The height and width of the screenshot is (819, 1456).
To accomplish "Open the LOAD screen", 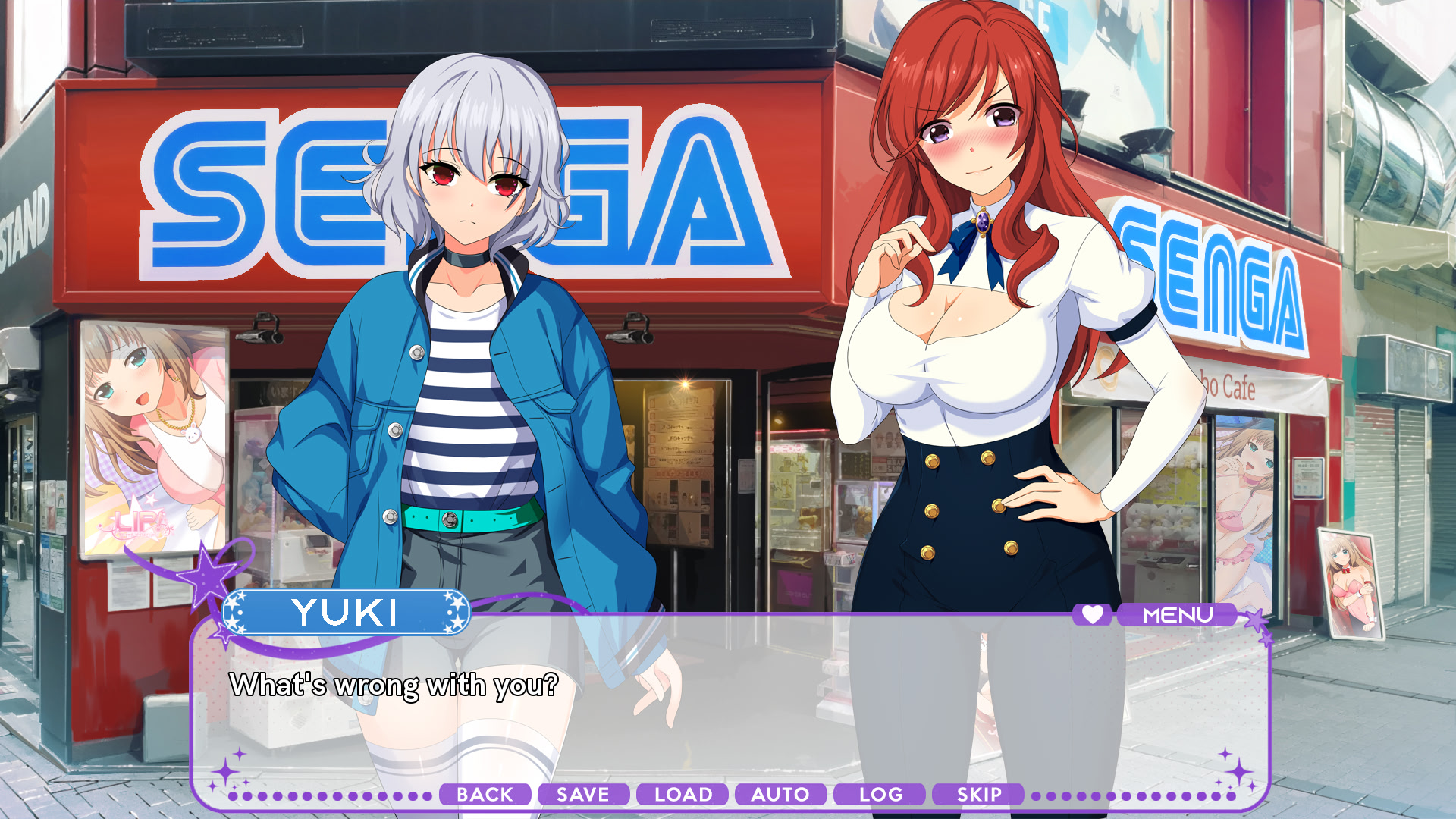I will pyautogui.click(x=681, y=795).
